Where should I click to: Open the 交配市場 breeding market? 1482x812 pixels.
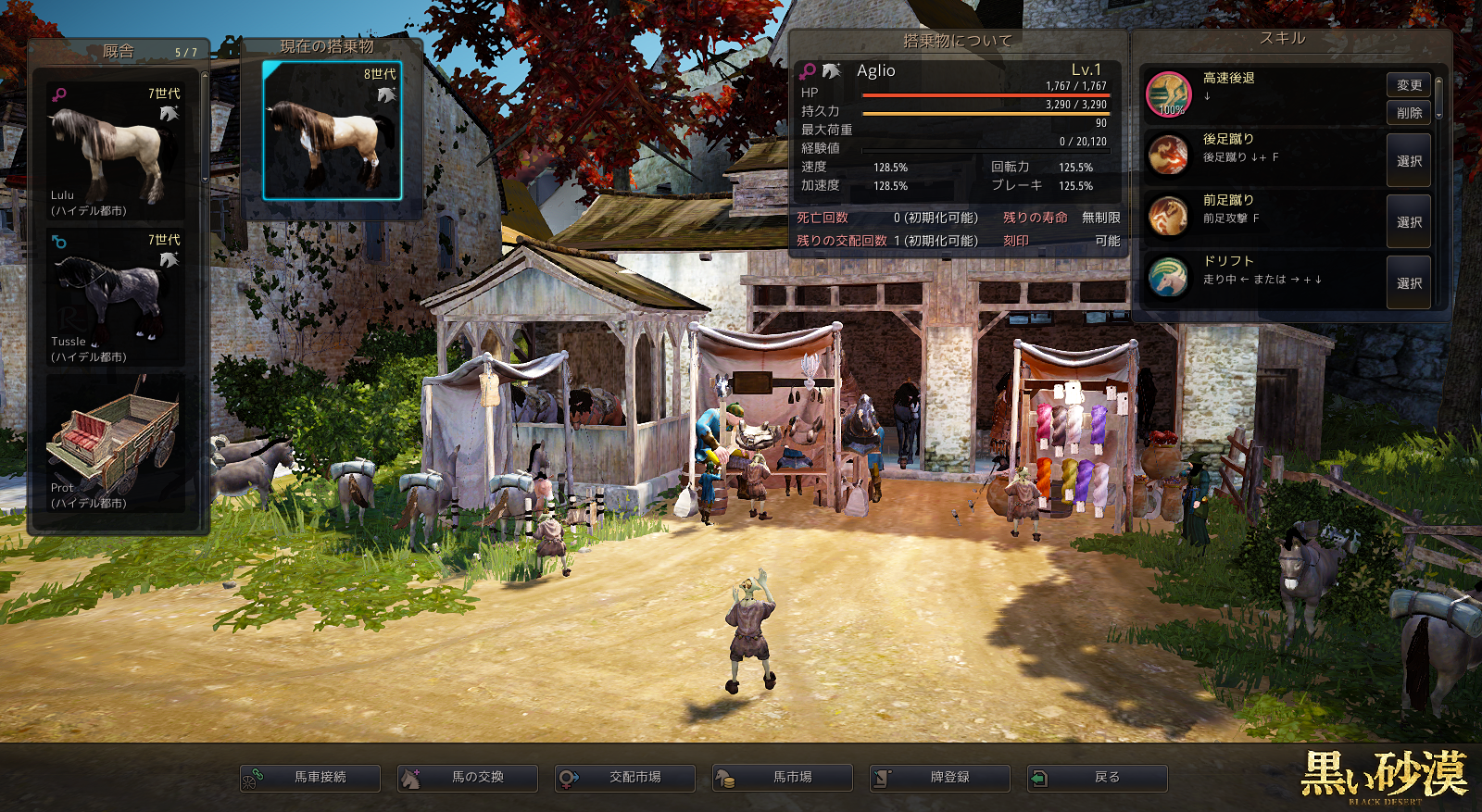[x=625, y=778]
